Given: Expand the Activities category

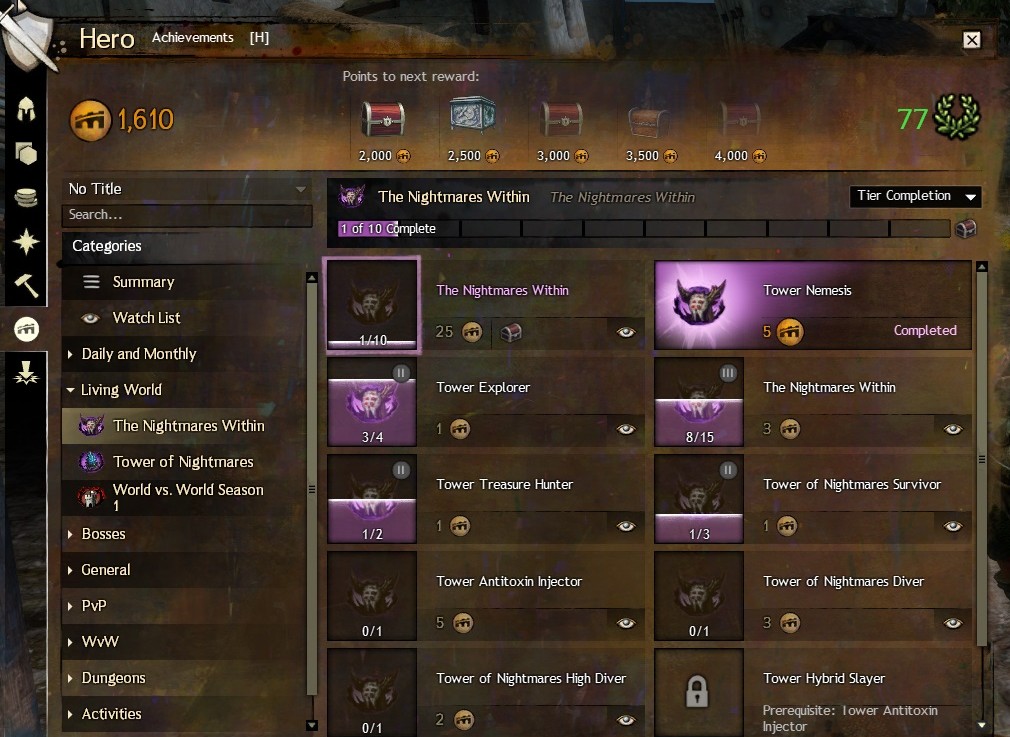Looking at the screenshot, I should [111, 714].
